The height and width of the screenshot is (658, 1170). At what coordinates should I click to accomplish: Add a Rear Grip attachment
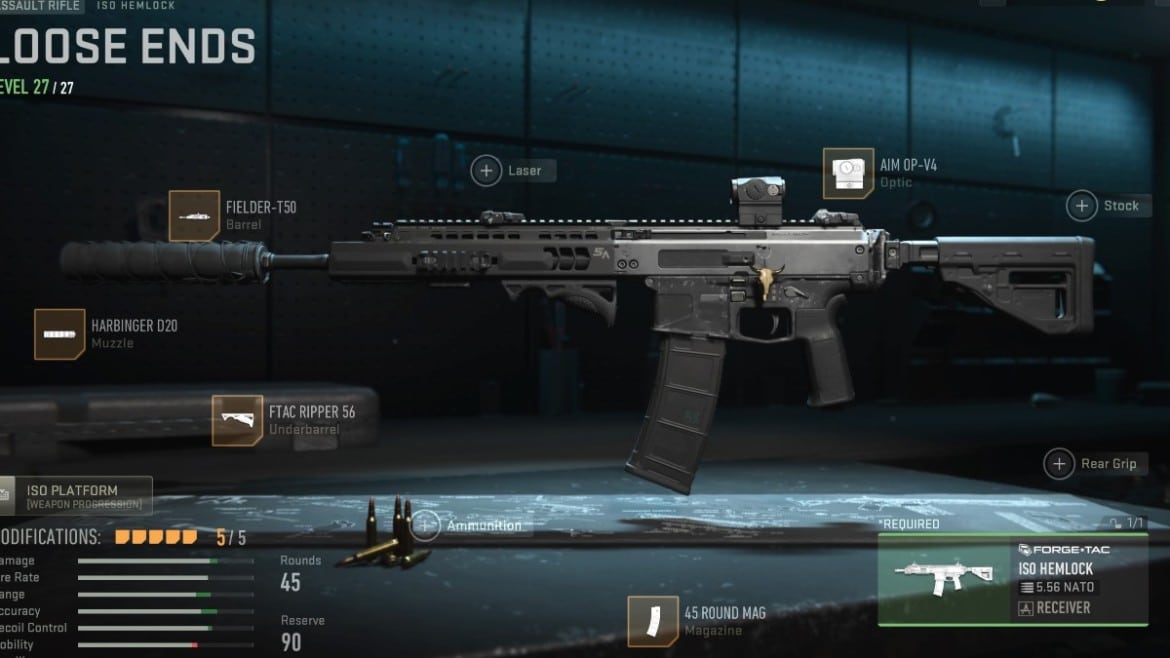(x=1059, y=464)
